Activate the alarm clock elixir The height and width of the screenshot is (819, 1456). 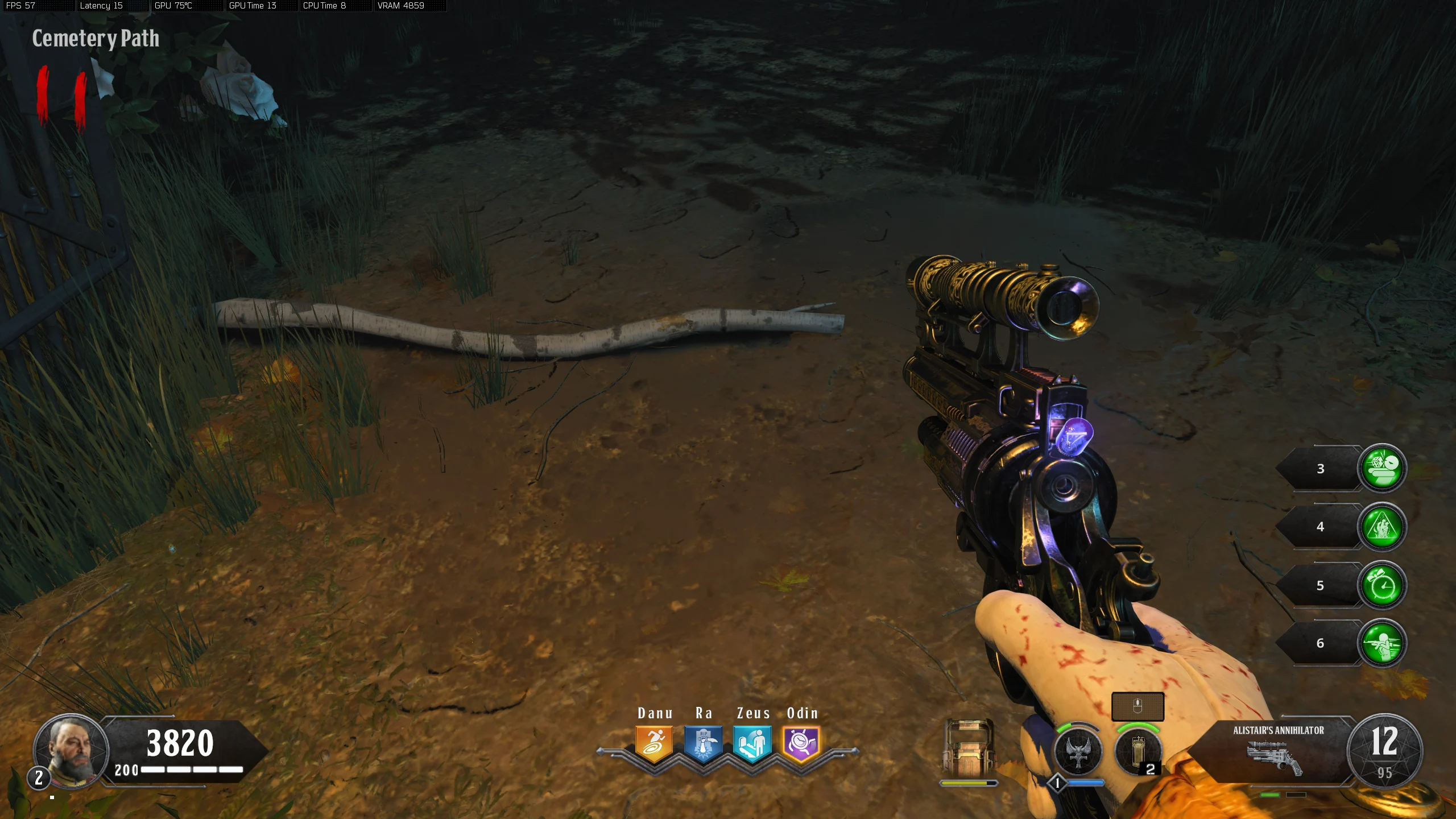pos(1382,585)
